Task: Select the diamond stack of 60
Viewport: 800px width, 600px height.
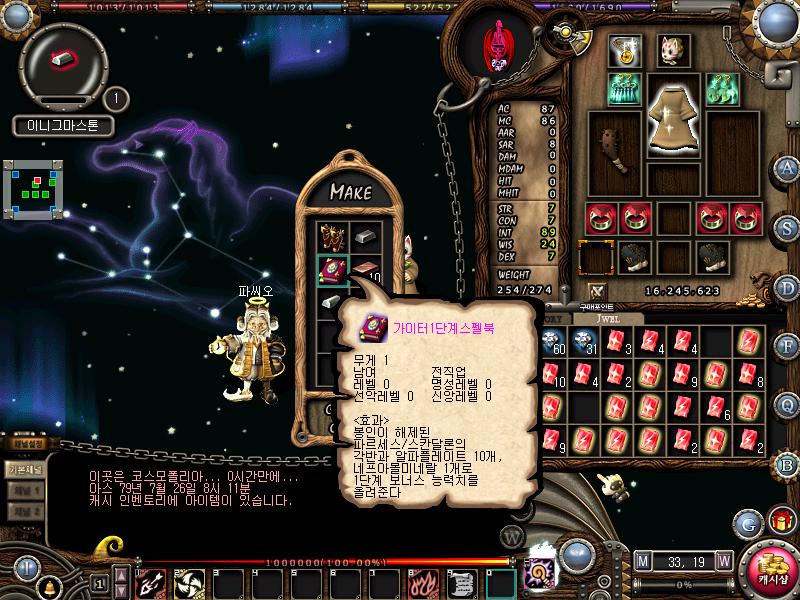Action: pos(551,343)
